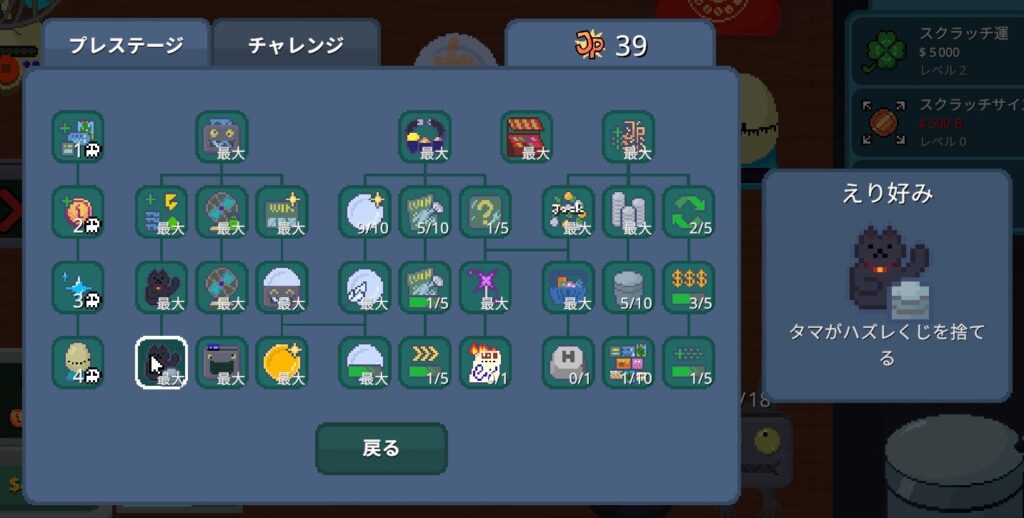This screenshot has width=1024, height=518.
Task: Select the black cat with red collar node
Action: coord(161,286)
